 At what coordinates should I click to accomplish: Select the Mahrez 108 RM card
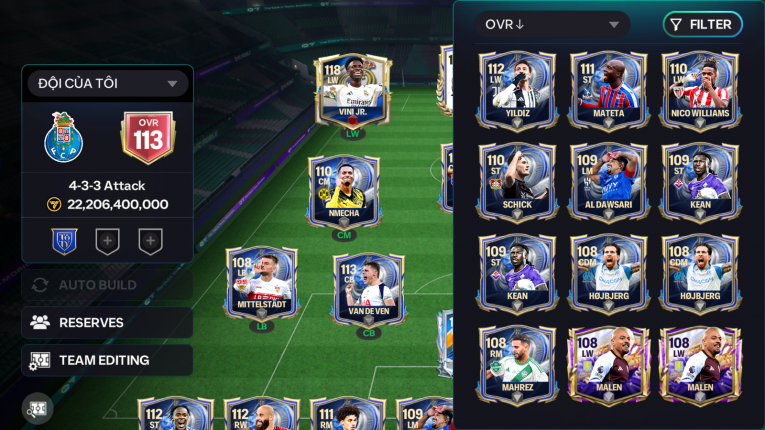pyautogui.click(x=517, y=364)
